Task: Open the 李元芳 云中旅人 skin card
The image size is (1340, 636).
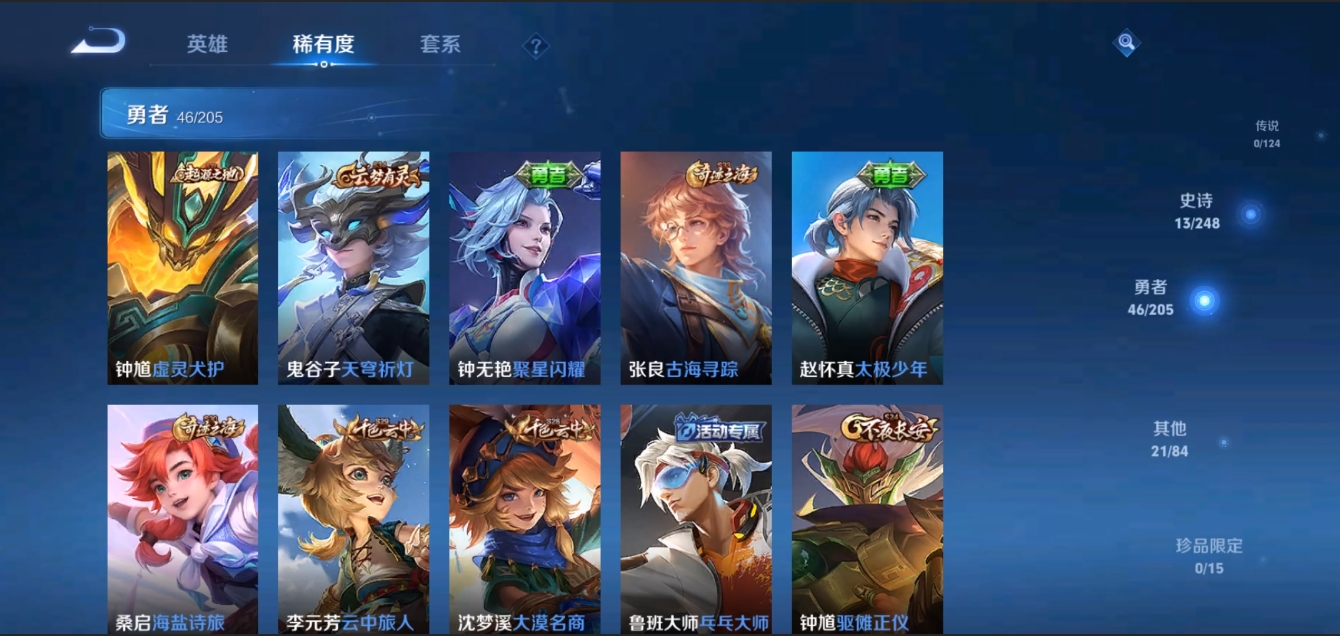Action: pyautogui.click(x=353, y=518)
